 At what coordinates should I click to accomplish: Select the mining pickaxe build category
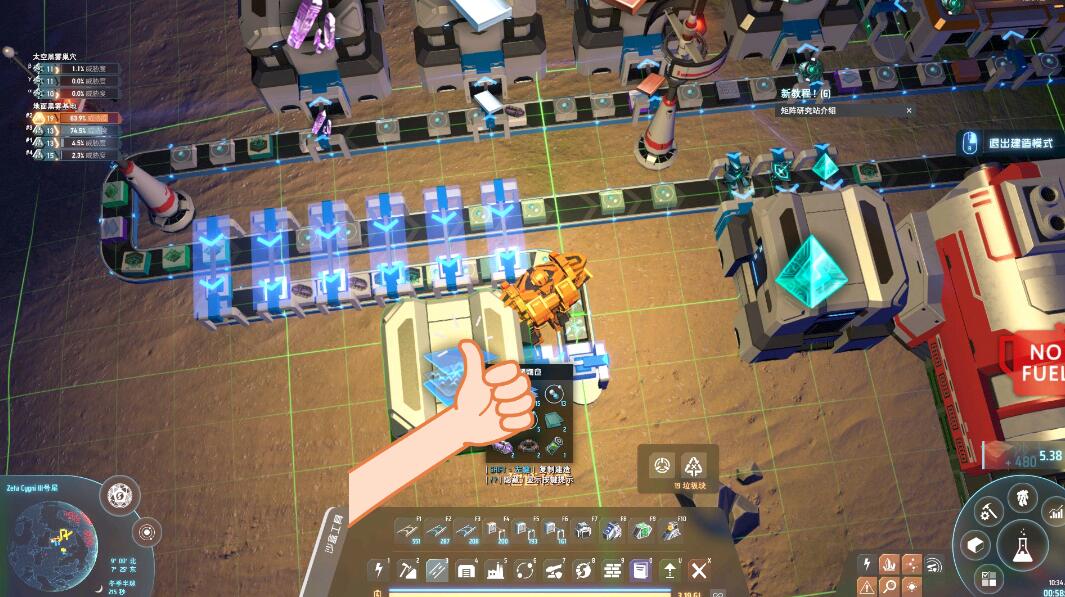pyautogui.click(x=407, y=570)
